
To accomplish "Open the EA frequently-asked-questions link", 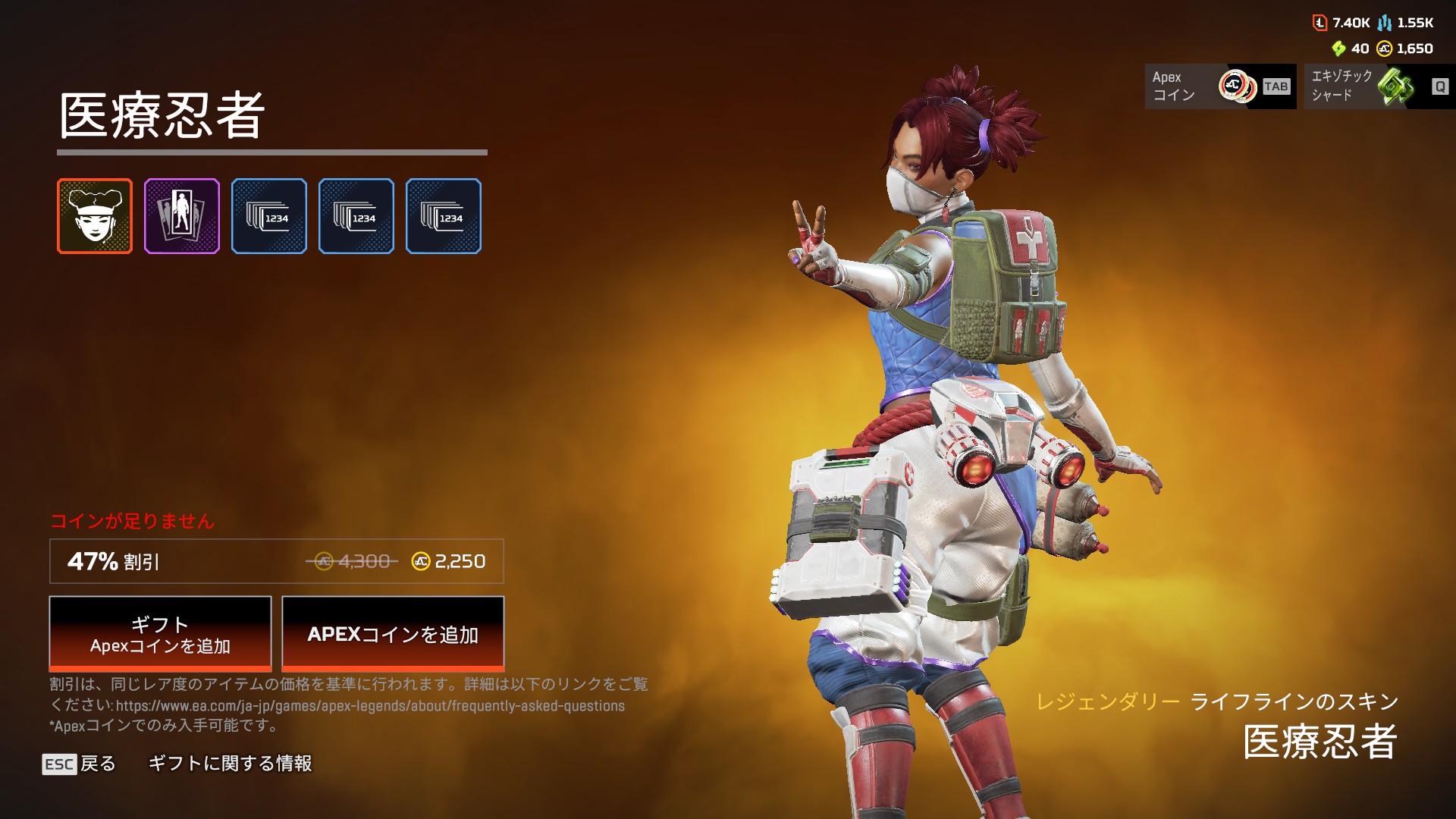I will point(370,706).
